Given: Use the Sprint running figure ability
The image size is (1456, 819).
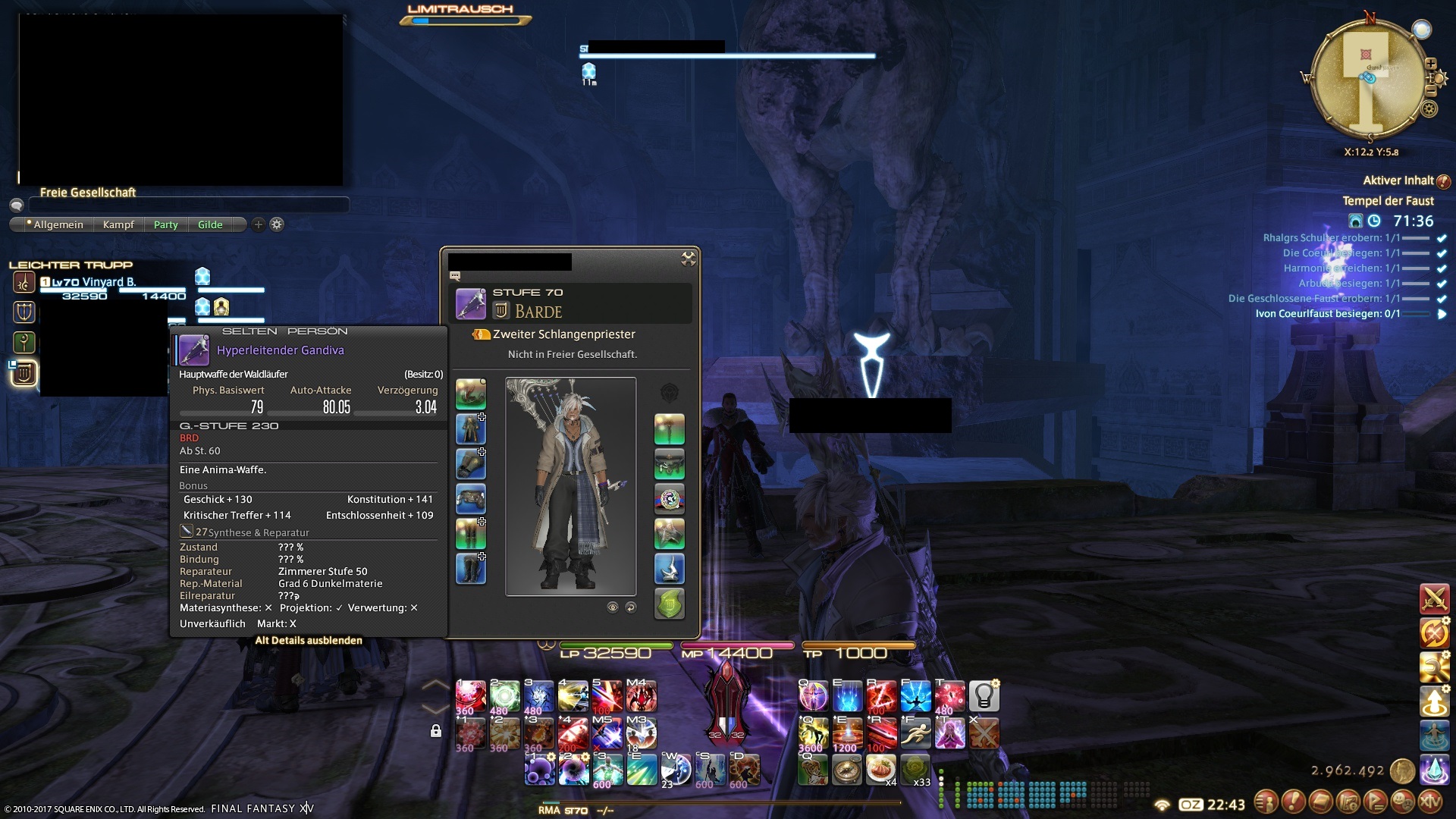Looking at the screenshot, I should pyautogui.click(x=915, y=733).
